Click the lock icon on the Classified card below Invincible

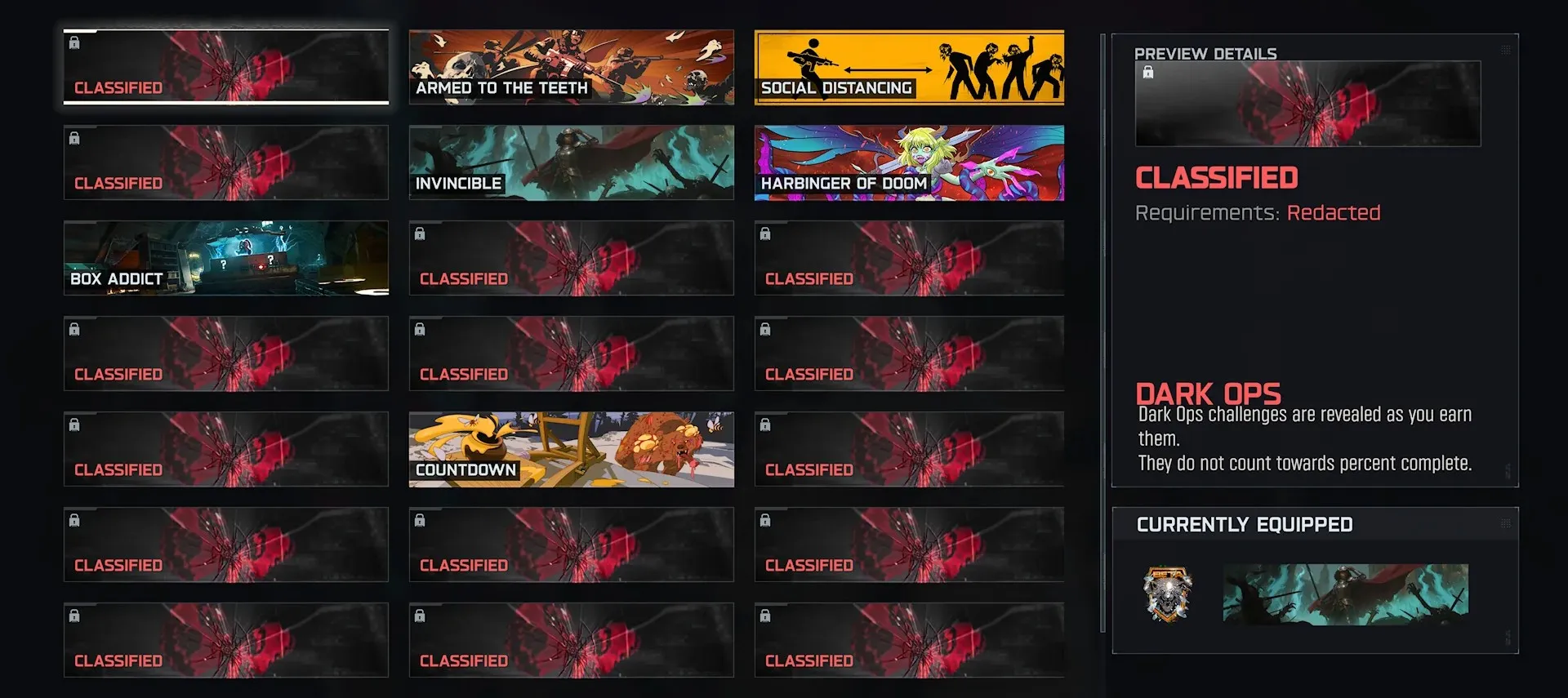pos(421,233)
